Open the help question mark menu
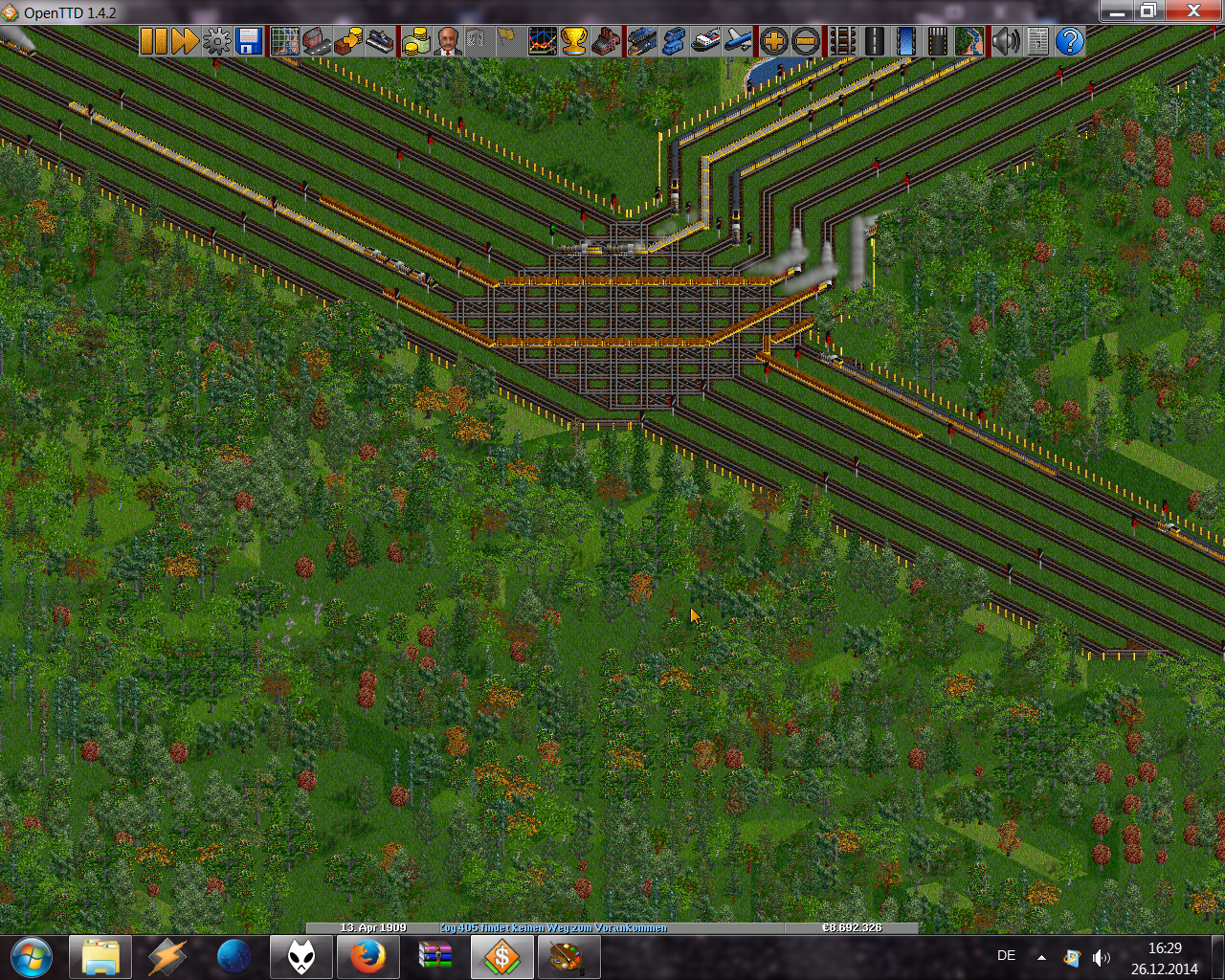The width and height of the screenshot is (1225, 980). pos(1070,41)
